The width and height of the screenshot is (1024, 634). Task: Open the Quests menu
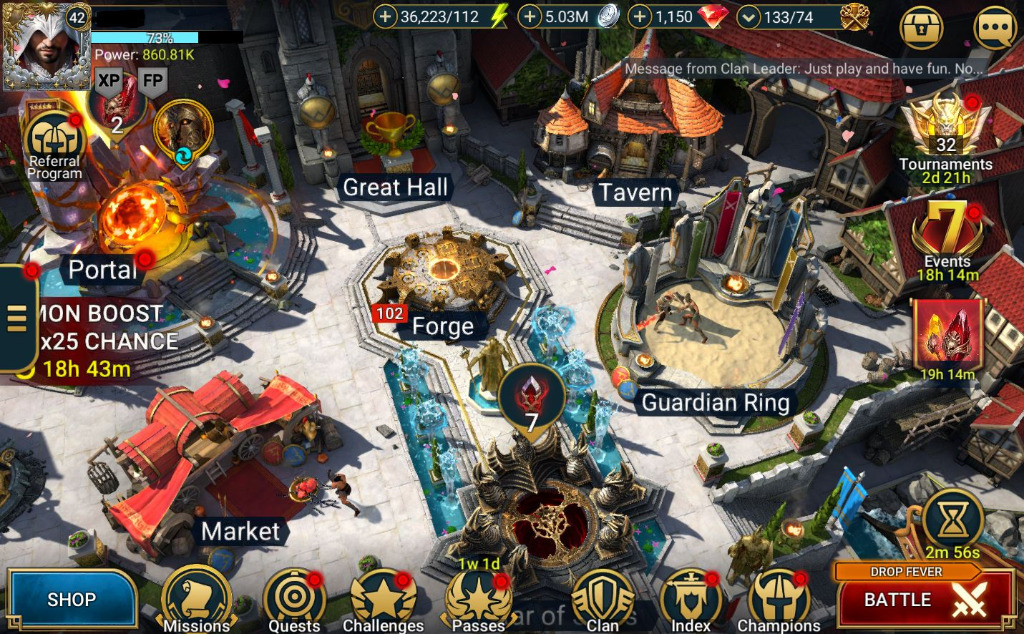294,600
